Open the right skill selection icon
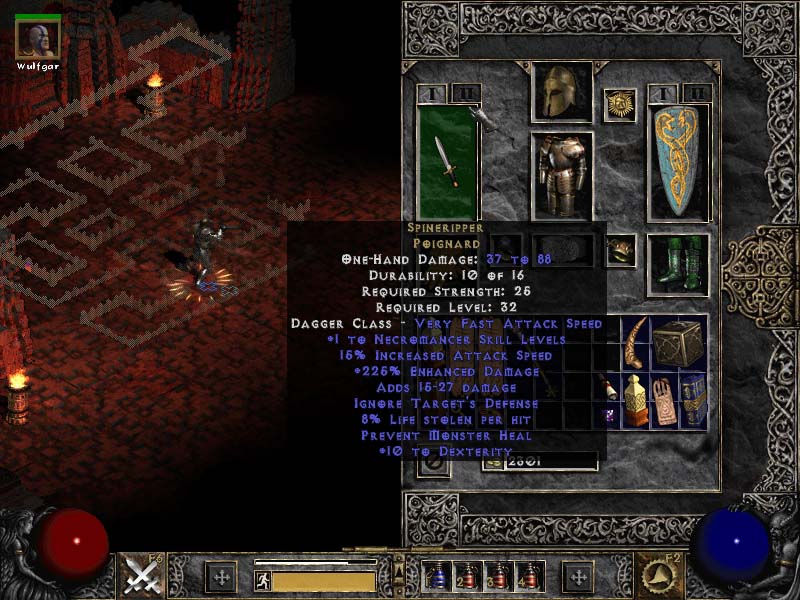The image size is (800, 600). point(658,576)
